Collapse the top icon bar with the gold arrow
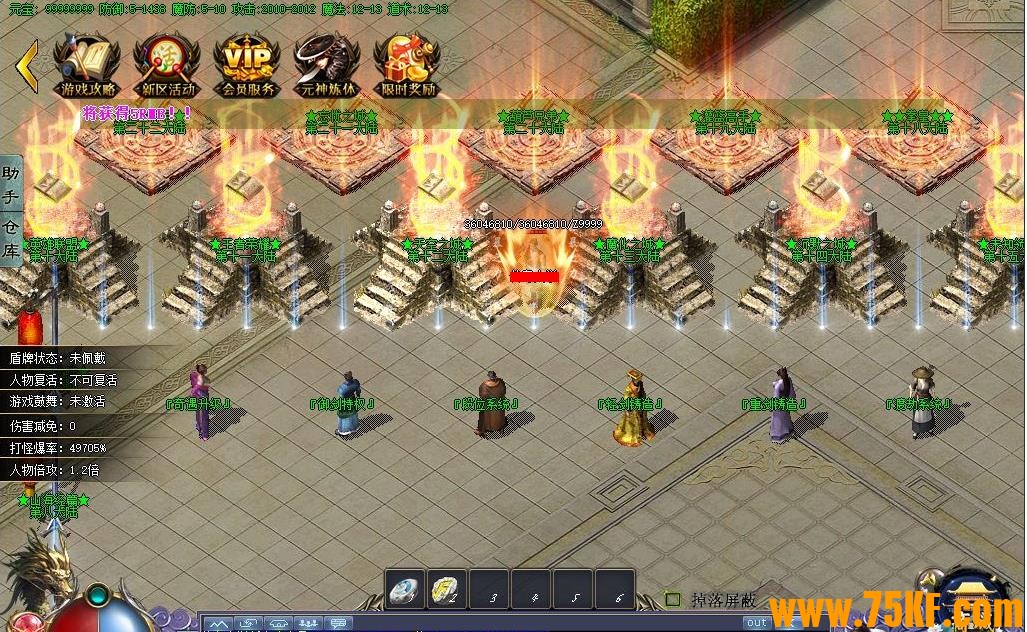This screenshot has width=1027, height=632. coord(27,65)
